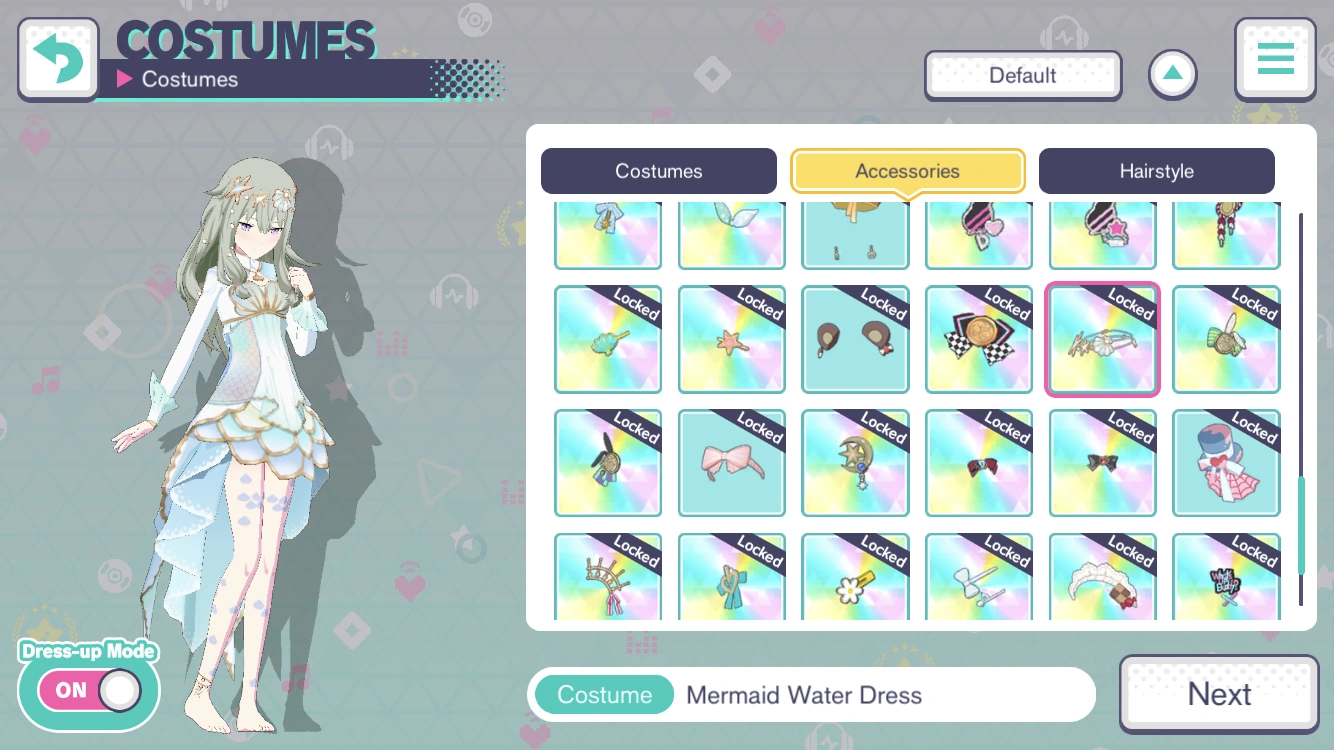Choose the lace maid headband accessory
This screenshot has height=750, width=1334.
click(1103, 580)
